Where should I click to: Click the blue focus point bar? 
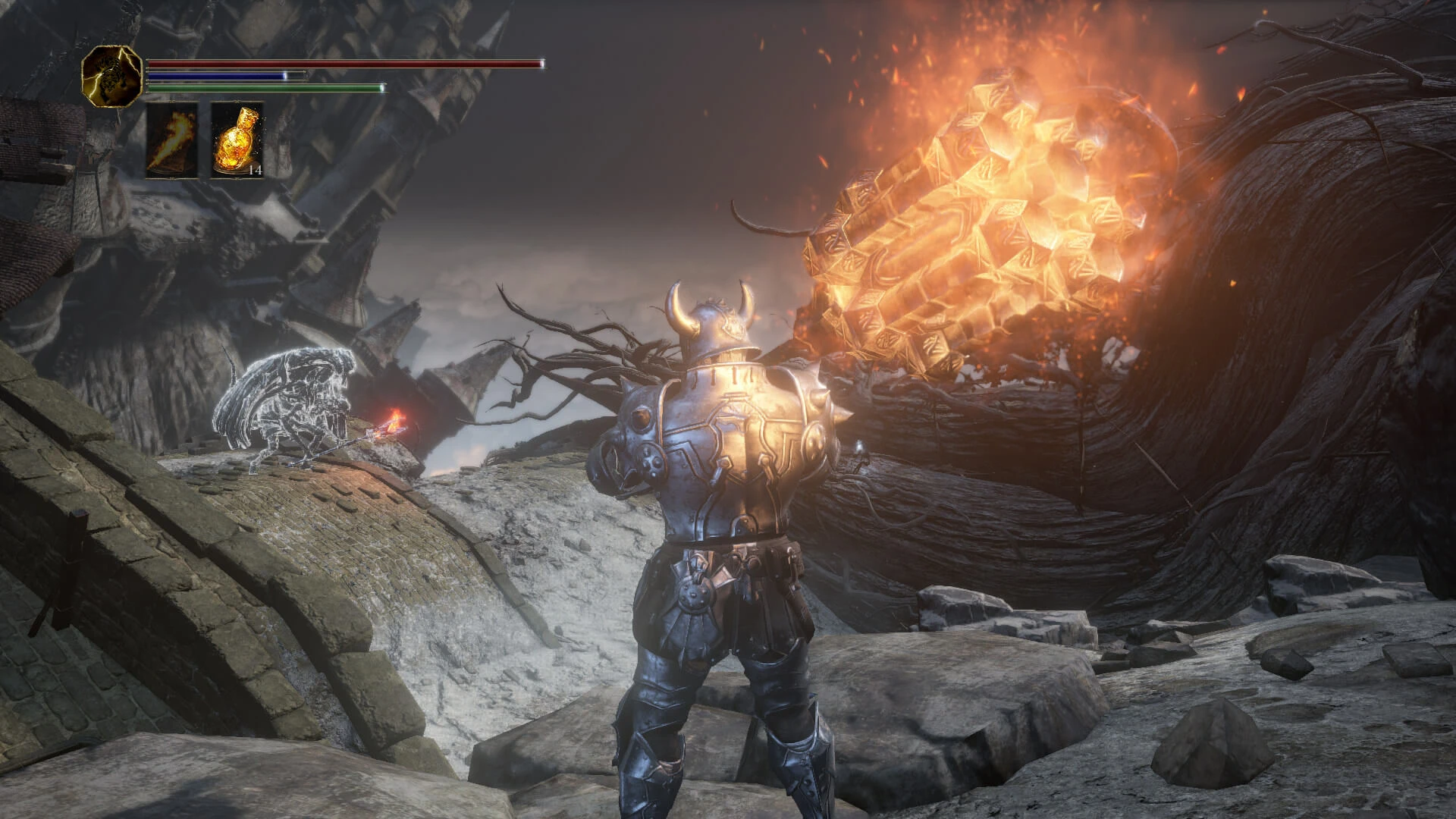pyautogui.click(x=216, y=76)
